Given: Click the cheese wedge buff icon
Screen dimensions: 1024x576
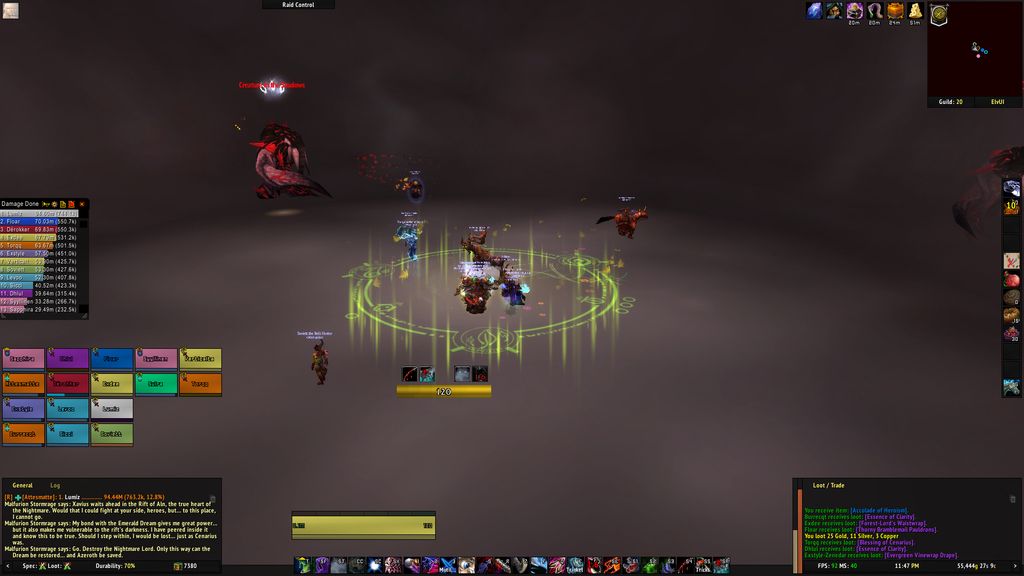Looking at the screenshot, I should tap(914, 11).
